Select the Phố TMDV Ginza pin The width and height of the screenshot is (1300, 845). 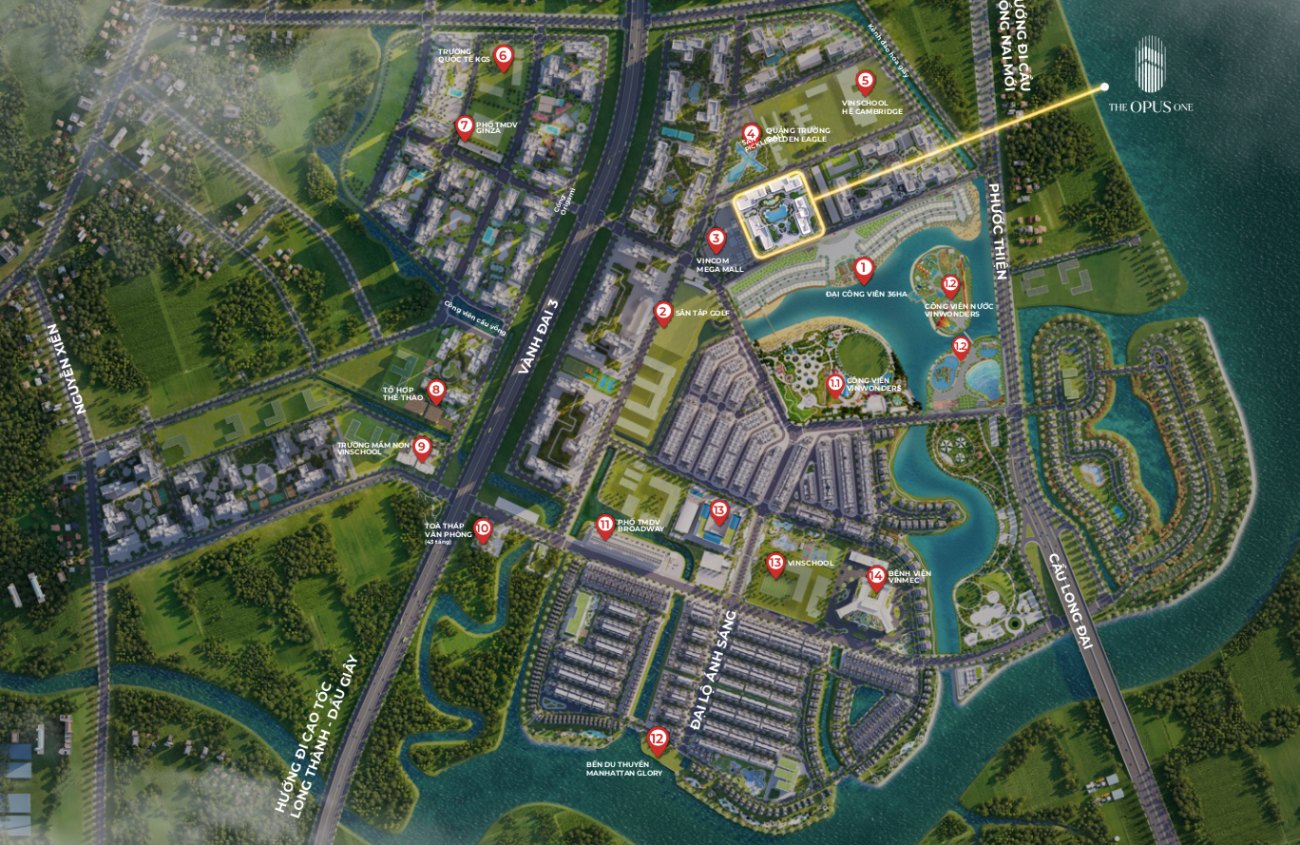click(463, 127)
